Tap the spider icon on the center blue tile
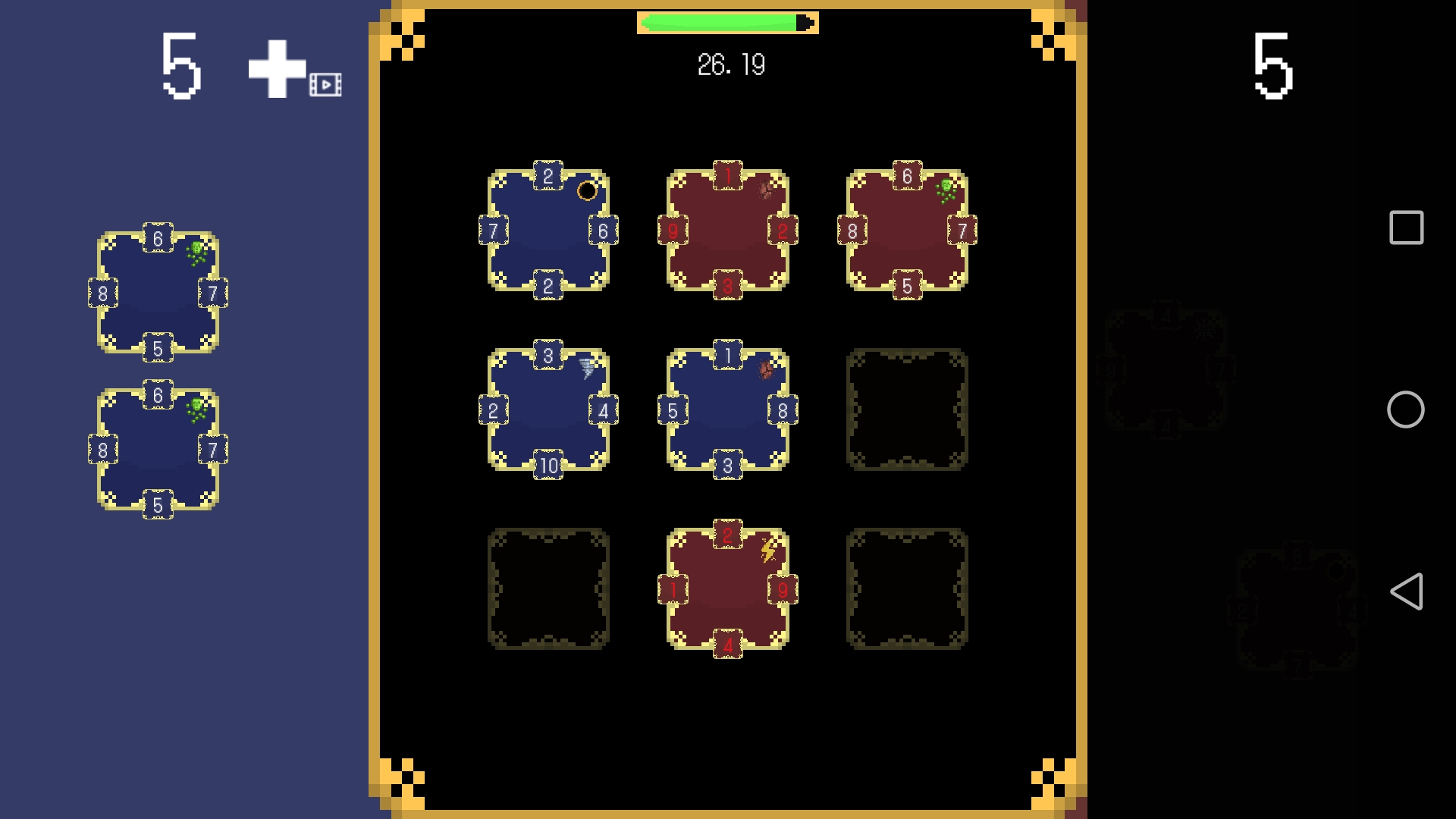Viewport: 1456px width, 819px height. tap(766, 369)
